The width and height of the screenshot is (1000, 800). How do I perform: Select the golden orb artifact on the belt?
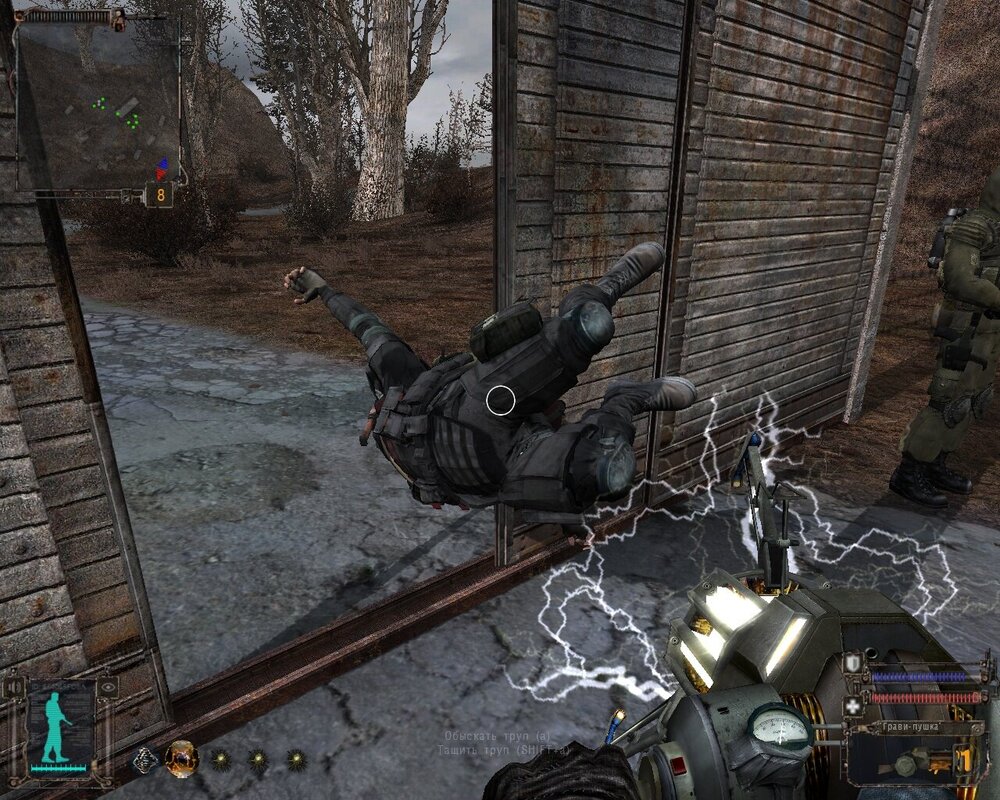click(181, 759)
